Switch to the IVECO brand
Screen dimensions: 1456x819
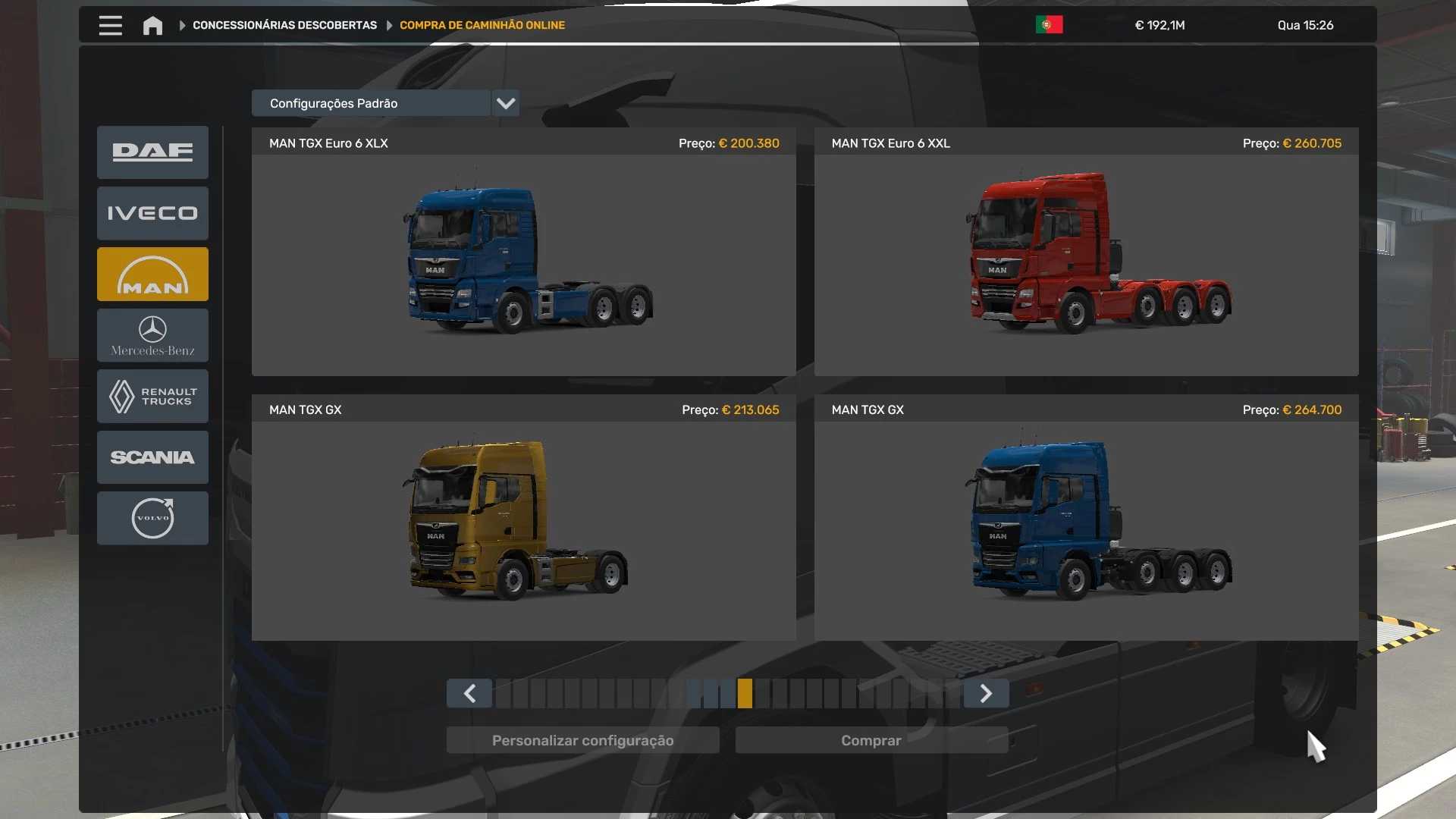pos(152,213)
